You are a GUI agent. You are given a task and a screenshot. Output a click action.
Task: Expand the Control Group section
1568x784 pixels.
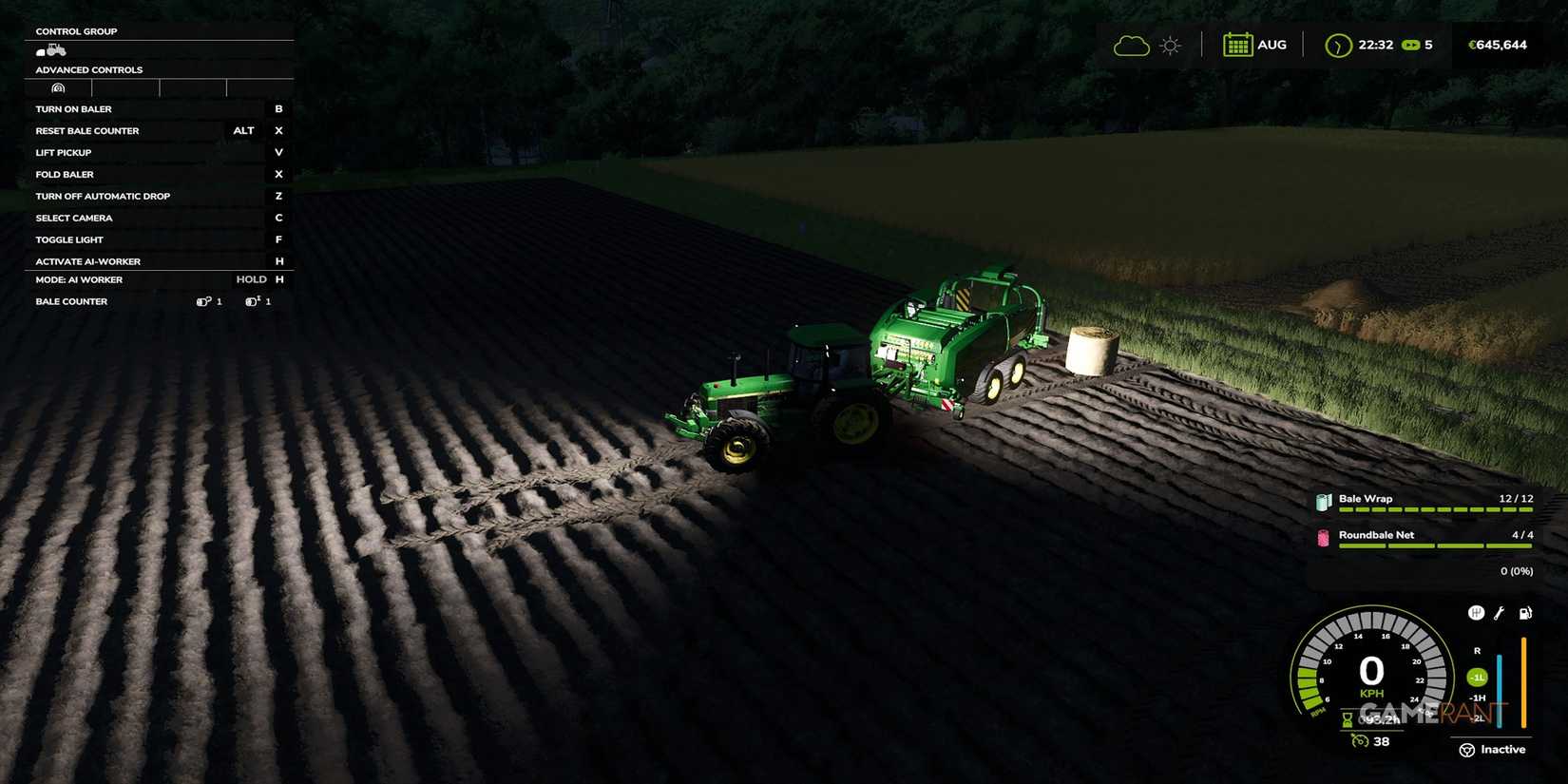[x=76, y=31]
